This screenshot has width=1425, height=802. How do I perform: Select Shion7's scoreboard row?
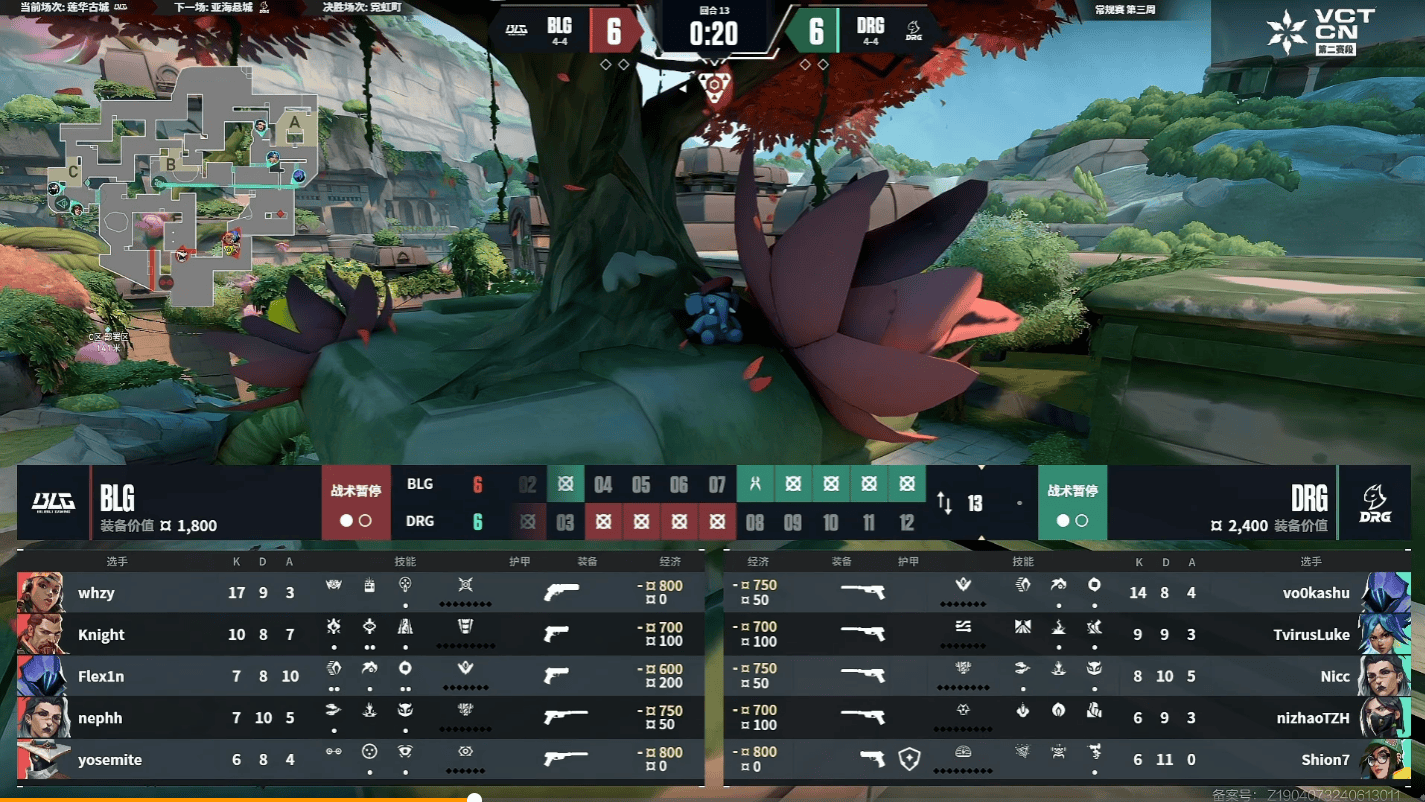click(x=1066, y=760)
